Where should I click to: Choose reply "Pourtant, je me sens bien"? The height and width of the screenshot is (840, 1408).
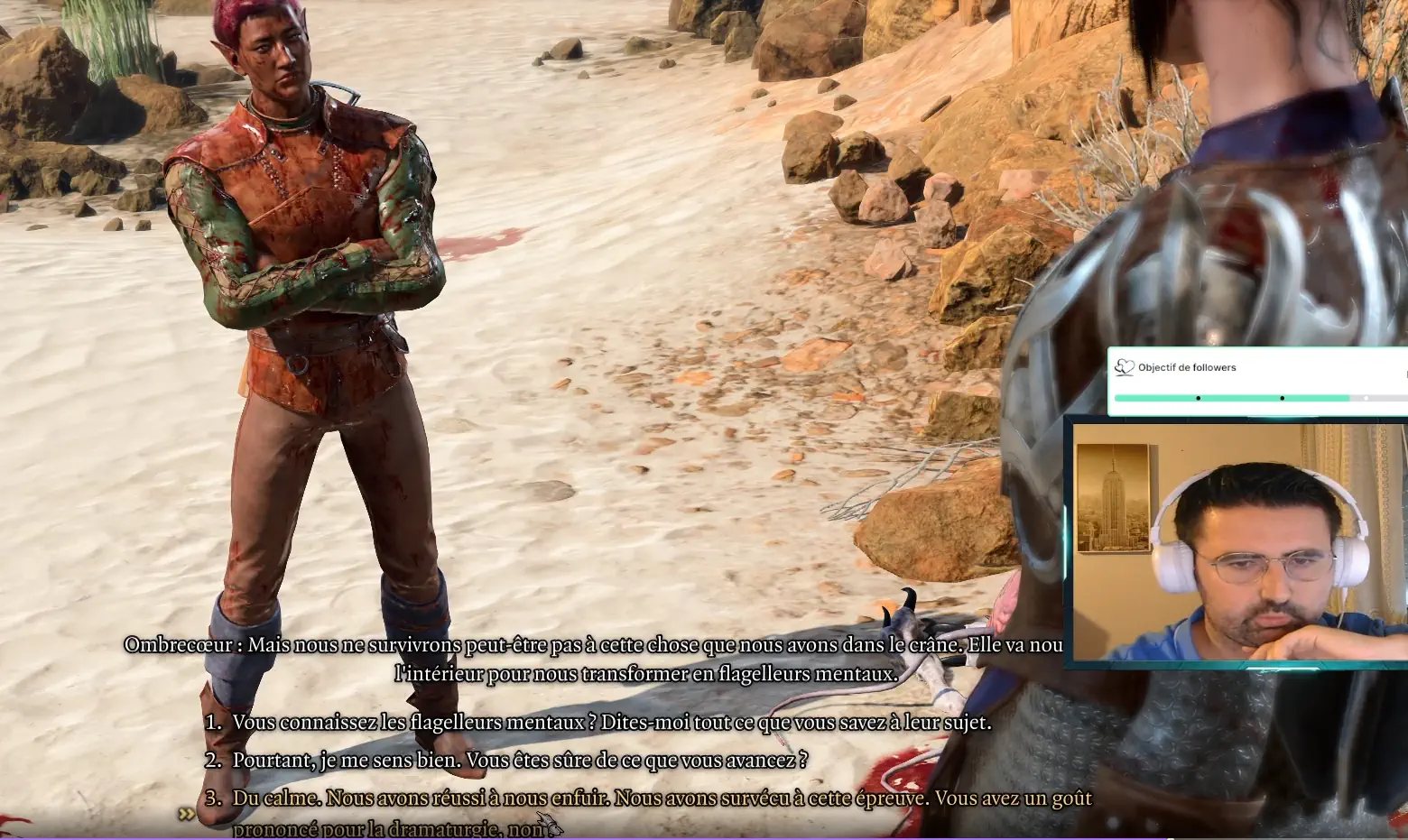(519, 761)
